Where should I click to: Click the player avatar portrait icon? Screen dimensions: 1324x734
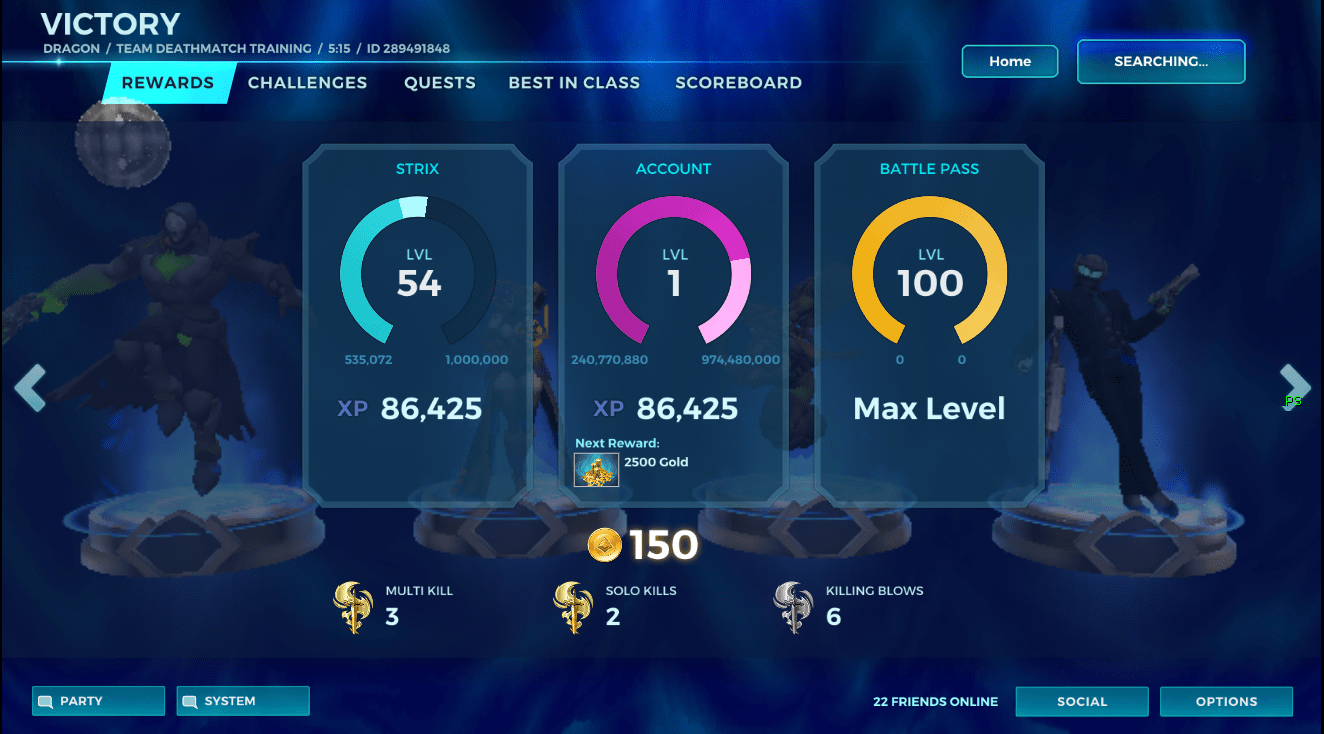tap(122, 142)
